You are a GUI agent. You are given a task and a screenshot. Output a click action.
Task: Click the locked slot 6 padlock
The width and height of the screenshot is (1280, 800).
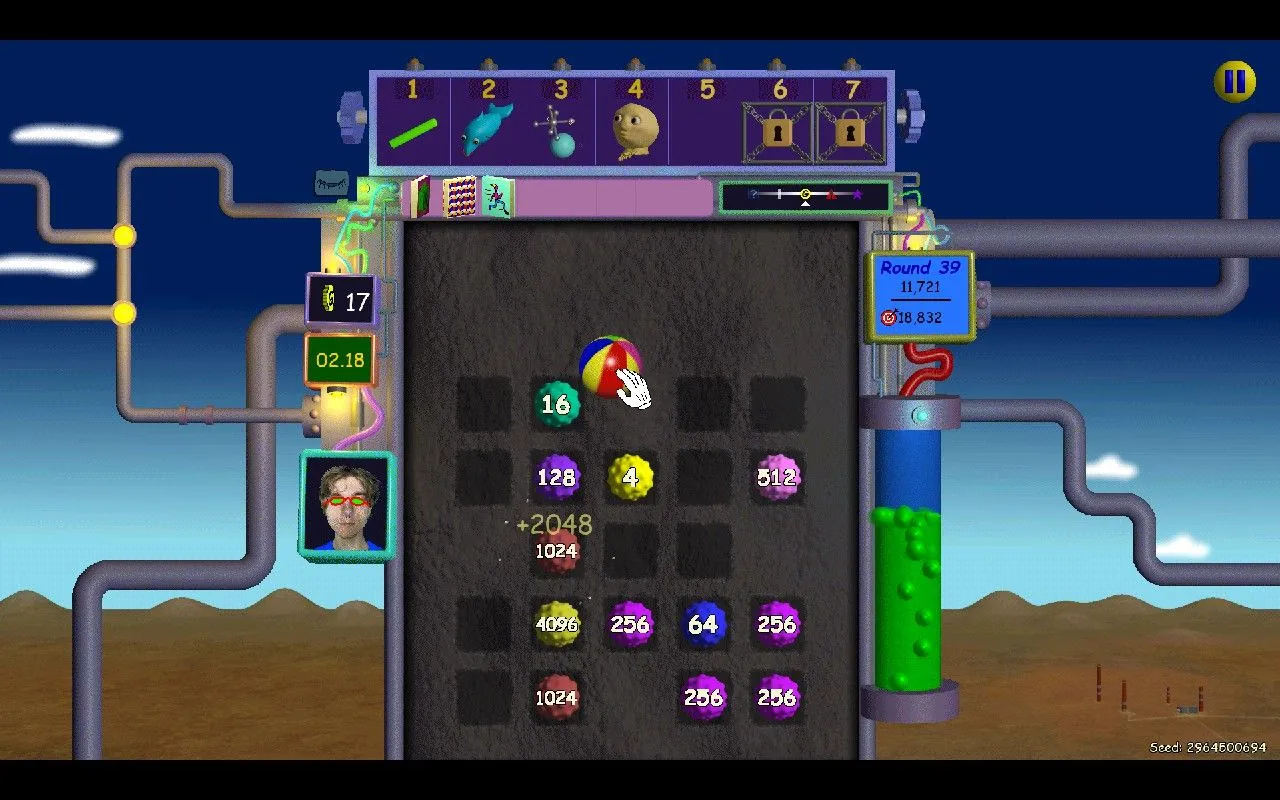tap(777, 132)
